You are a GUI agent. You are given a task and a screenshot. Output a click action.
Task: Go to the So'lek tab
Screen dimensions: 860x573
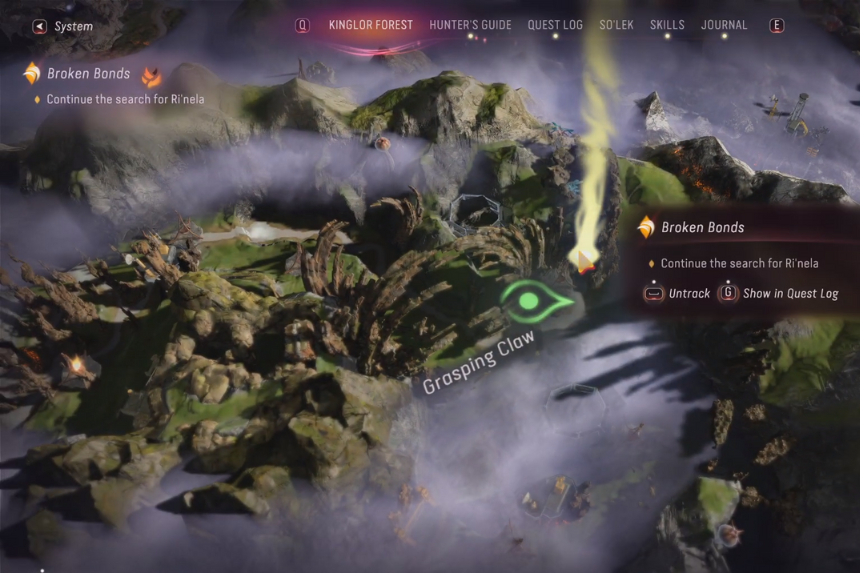click(616, 25)
